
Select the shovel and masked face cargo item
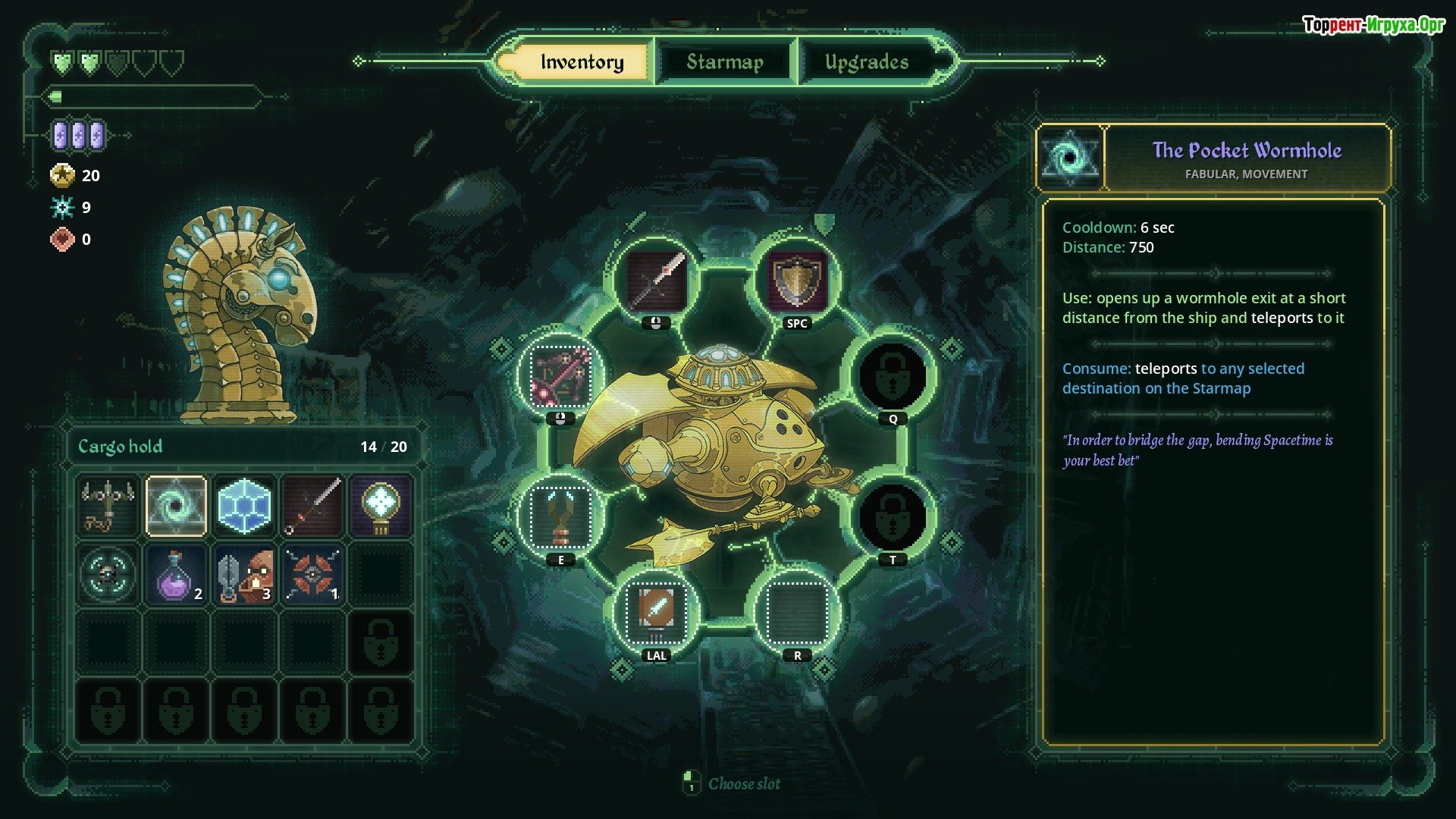[243, 574]
